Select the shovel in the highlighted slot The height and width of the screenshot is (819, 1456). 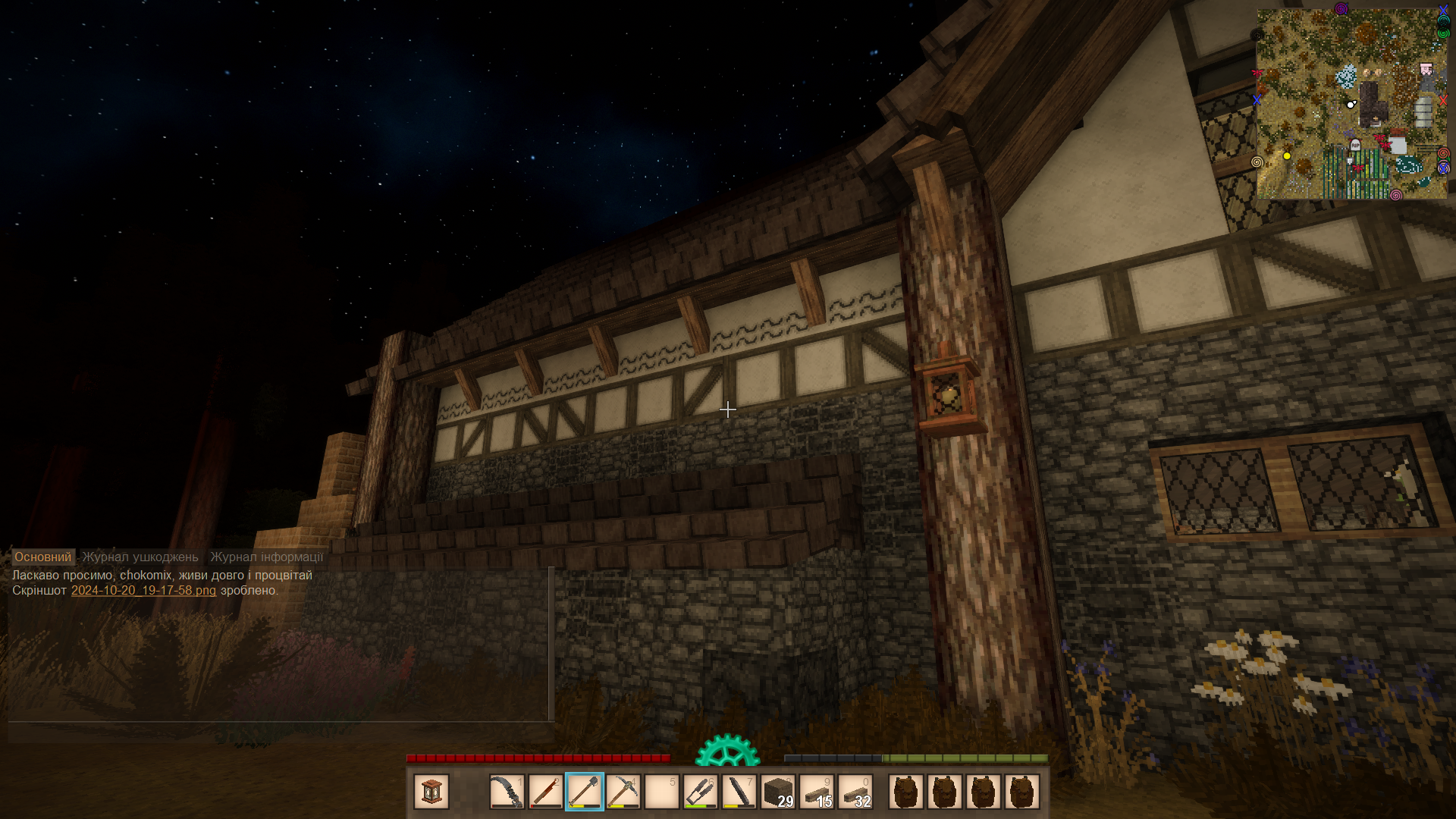pyautogui.click(x=584, y=792)
